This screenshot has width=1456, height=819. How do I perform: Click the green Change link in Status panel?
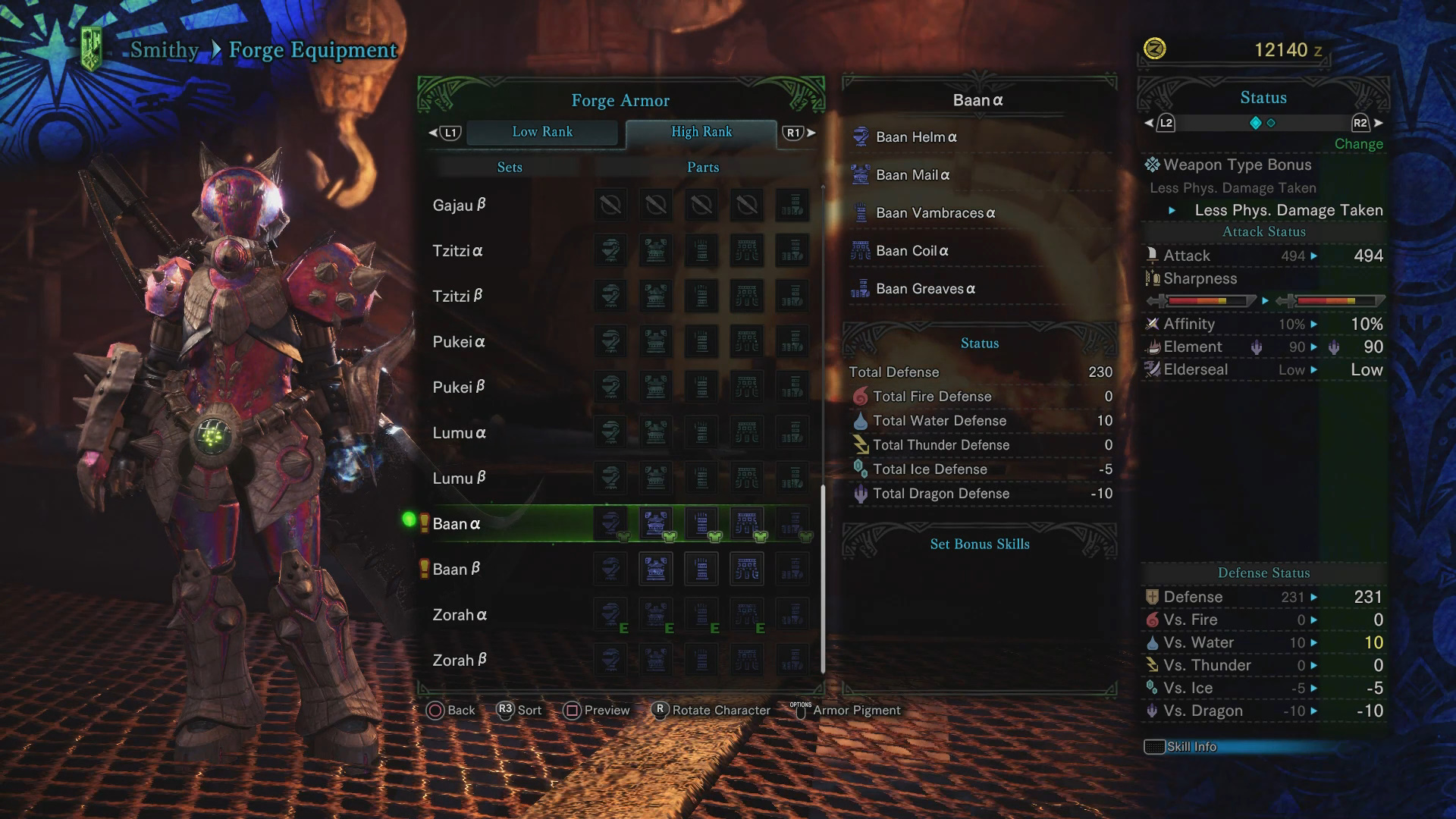[1358, 144]
